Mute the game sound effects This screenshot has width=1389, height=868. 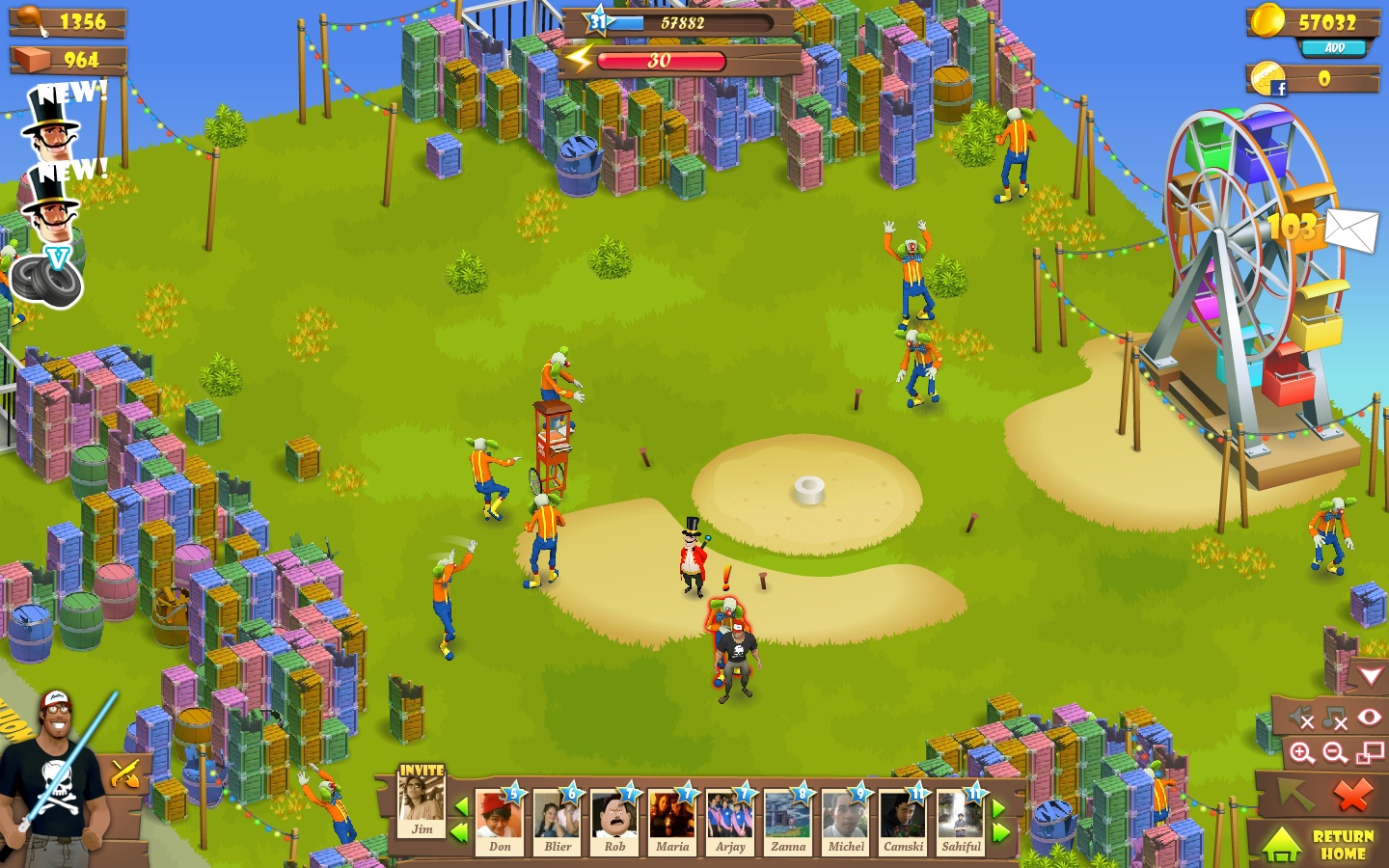[x=1301, y=717]
